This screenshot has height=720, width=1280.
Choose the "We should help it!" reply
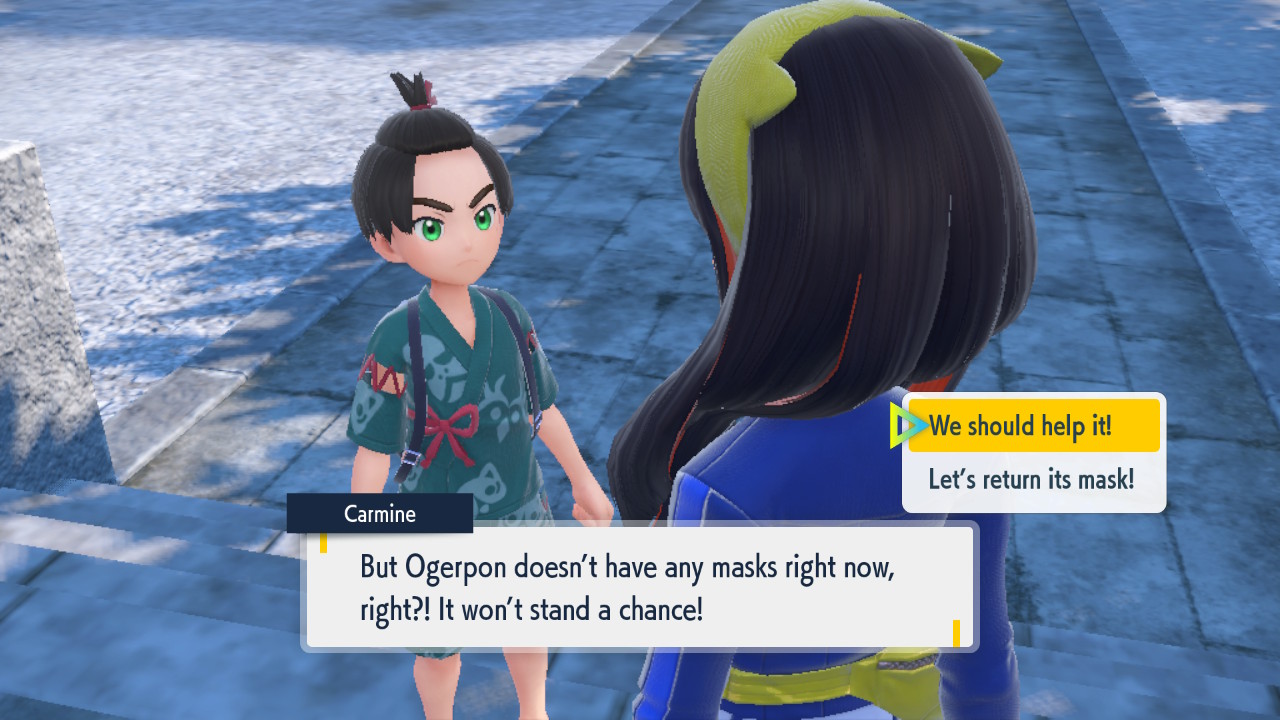coord(1033,426)
